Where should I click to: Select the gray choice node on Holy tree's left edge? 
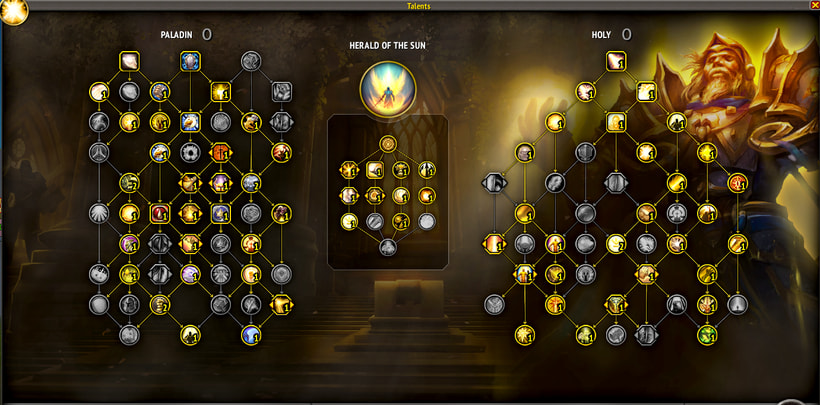tap(494, 183)
